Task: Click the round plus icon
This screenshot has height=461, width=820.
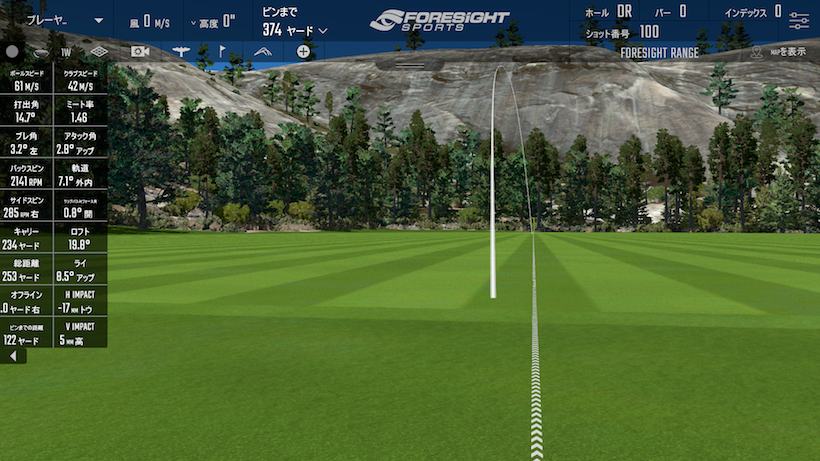Action: (x=303, y=51)
